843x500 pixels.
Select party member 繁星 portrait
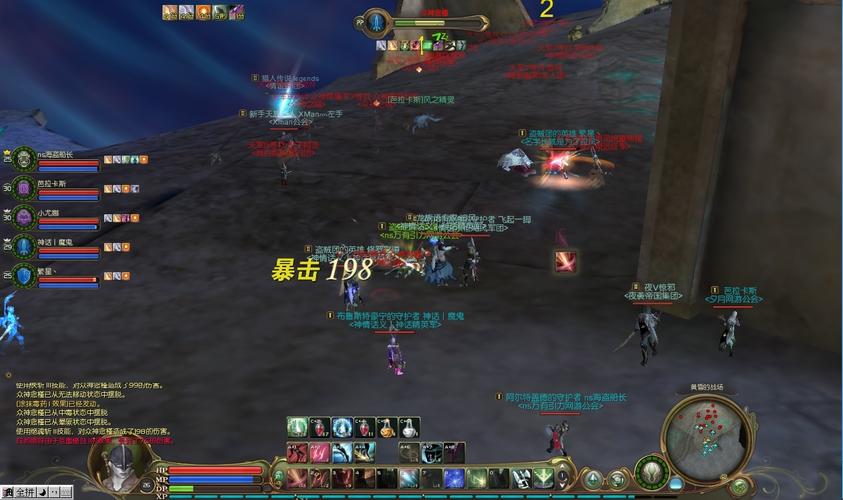pyautogui.click(x=24, y=275)
